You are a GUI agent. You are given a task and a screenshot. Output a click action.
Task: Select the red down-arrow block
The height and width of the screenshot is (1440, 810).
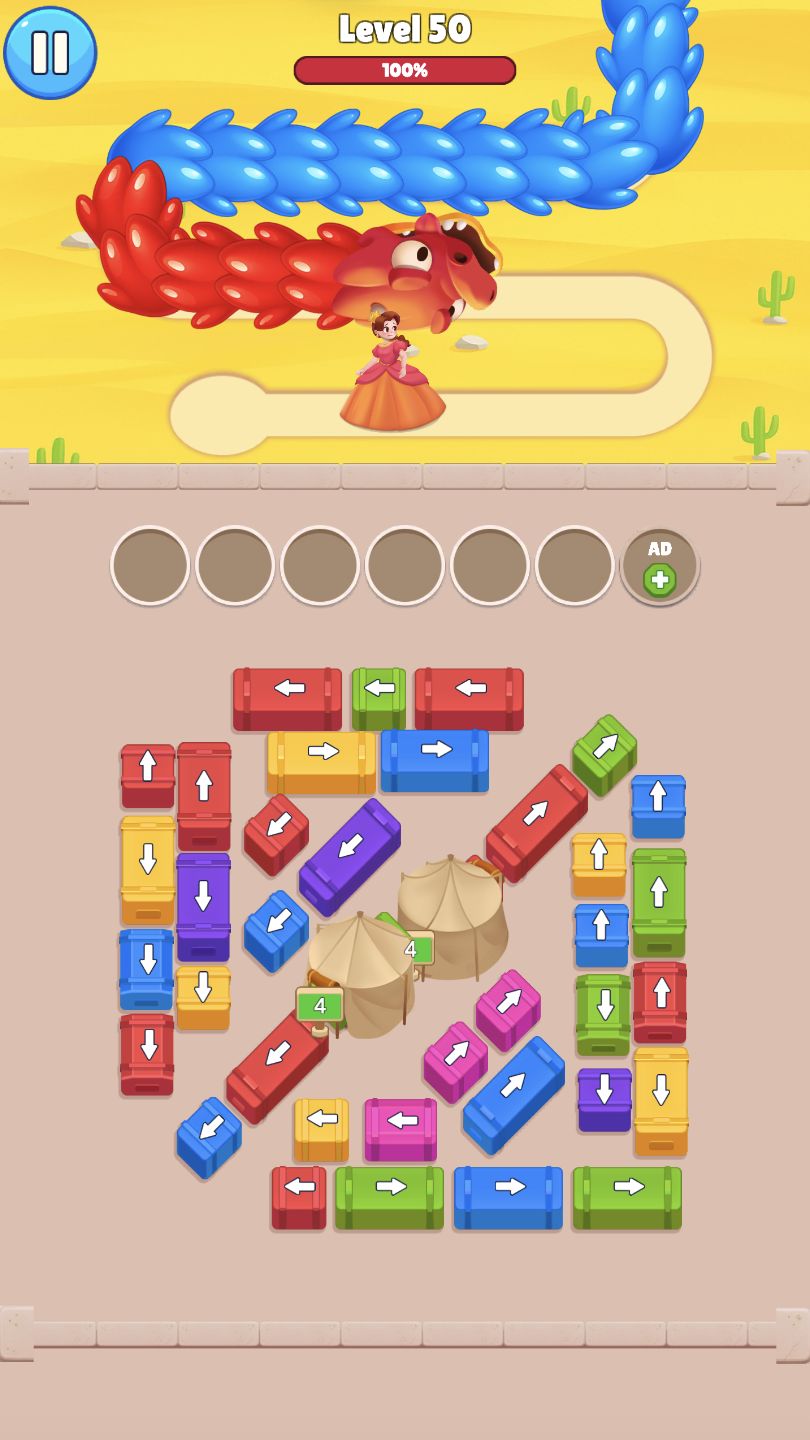pos(147,1053)
